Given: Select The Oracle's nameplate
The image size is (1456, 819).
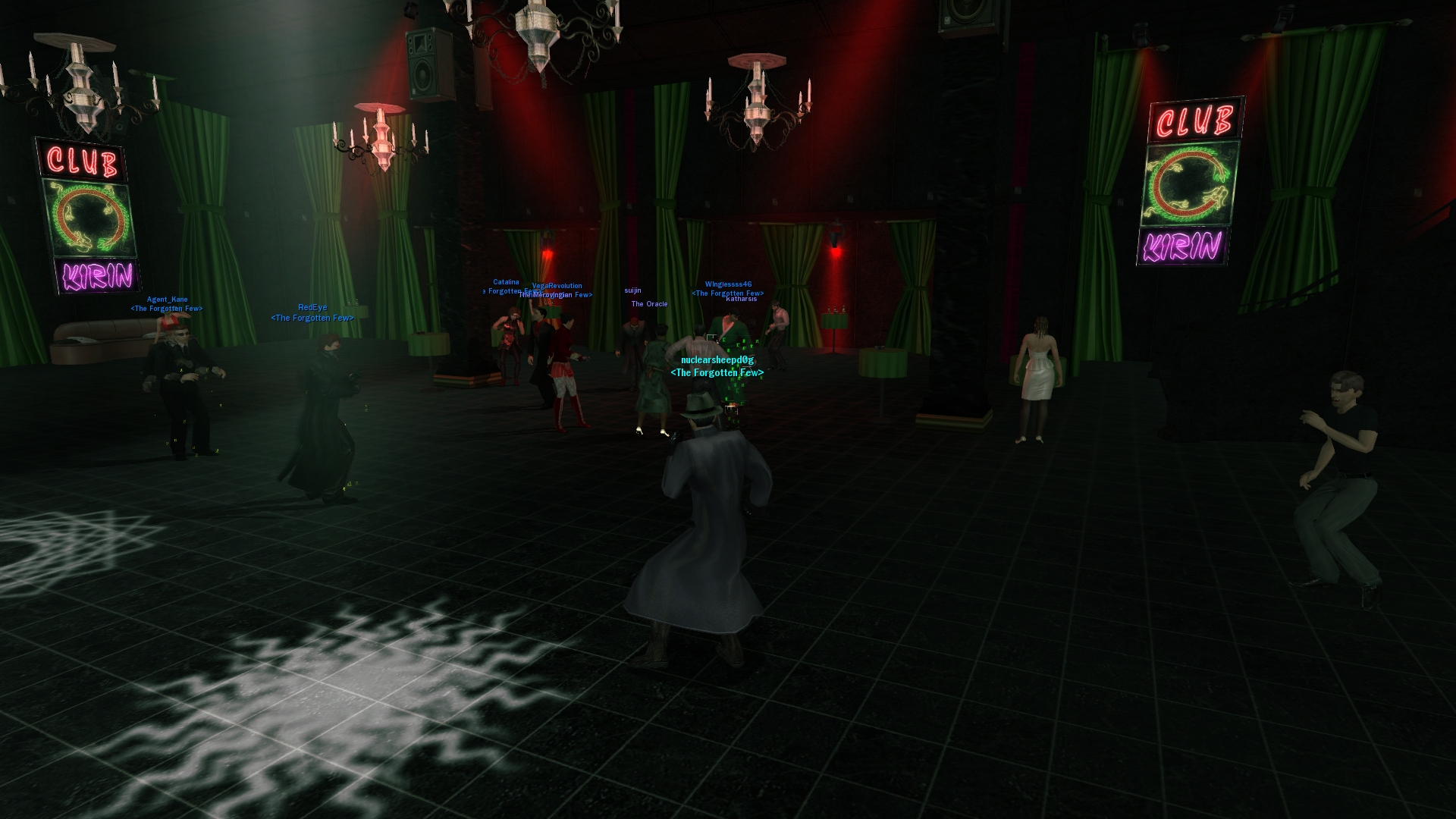Looking at the screenshot, I should 649,304.
